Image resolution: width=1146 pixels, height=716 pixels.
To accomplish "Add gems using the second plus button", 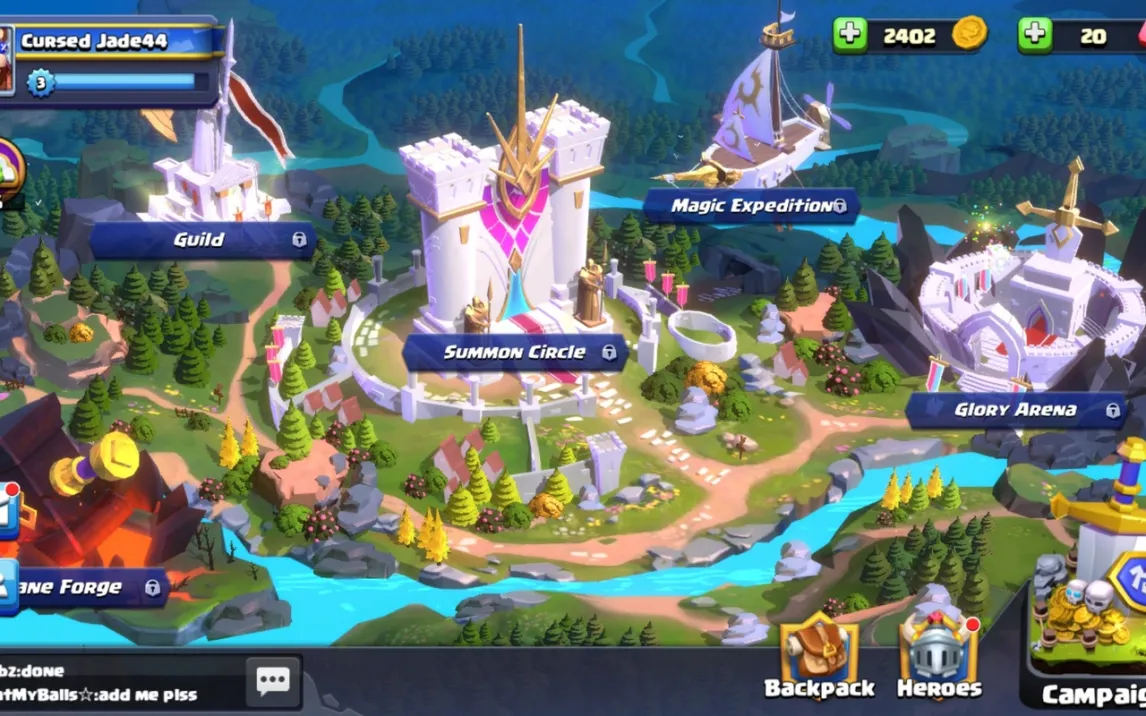I will click(x=1035, y=35).
